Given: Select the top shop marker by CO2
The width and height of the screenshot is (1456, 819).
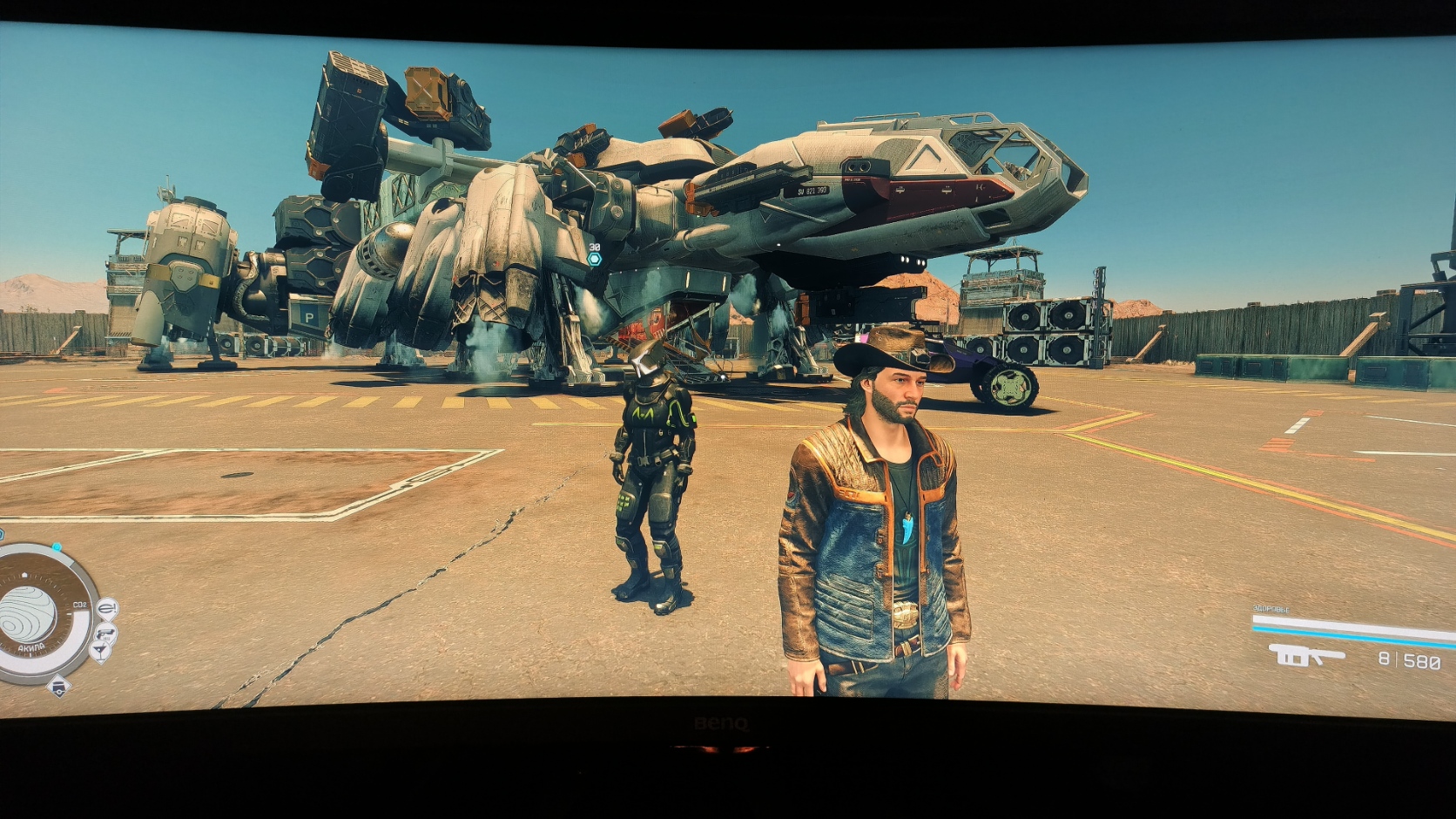Looking at the screenshot, I should point(107,606).
